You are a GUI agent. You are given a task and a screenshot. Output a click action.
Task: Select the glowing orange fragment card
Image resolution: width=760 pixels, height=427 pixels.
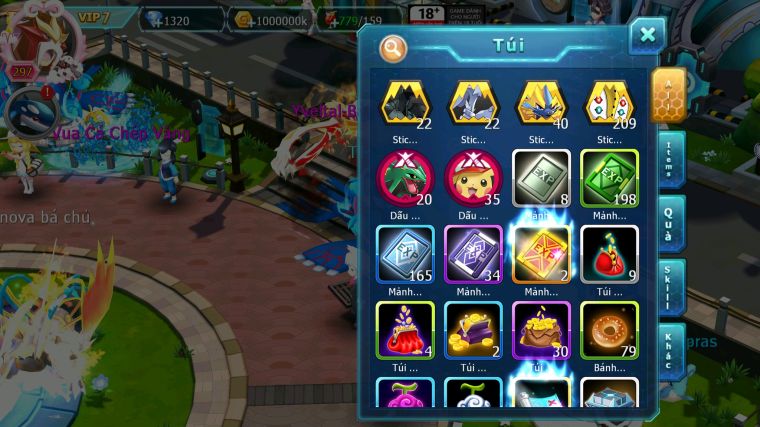click(541, 254)
